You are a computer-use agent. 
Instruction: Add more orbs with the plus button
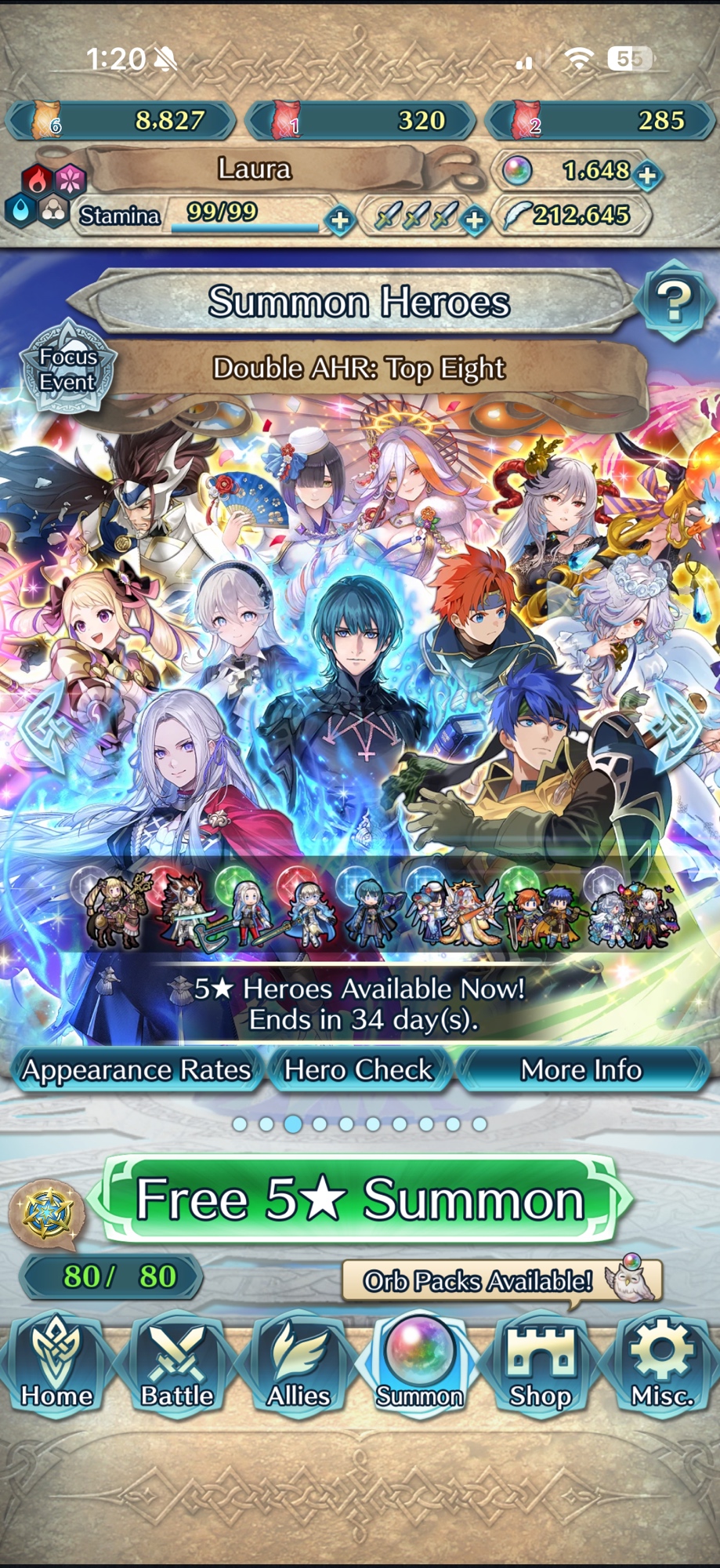tap(647, 175)
